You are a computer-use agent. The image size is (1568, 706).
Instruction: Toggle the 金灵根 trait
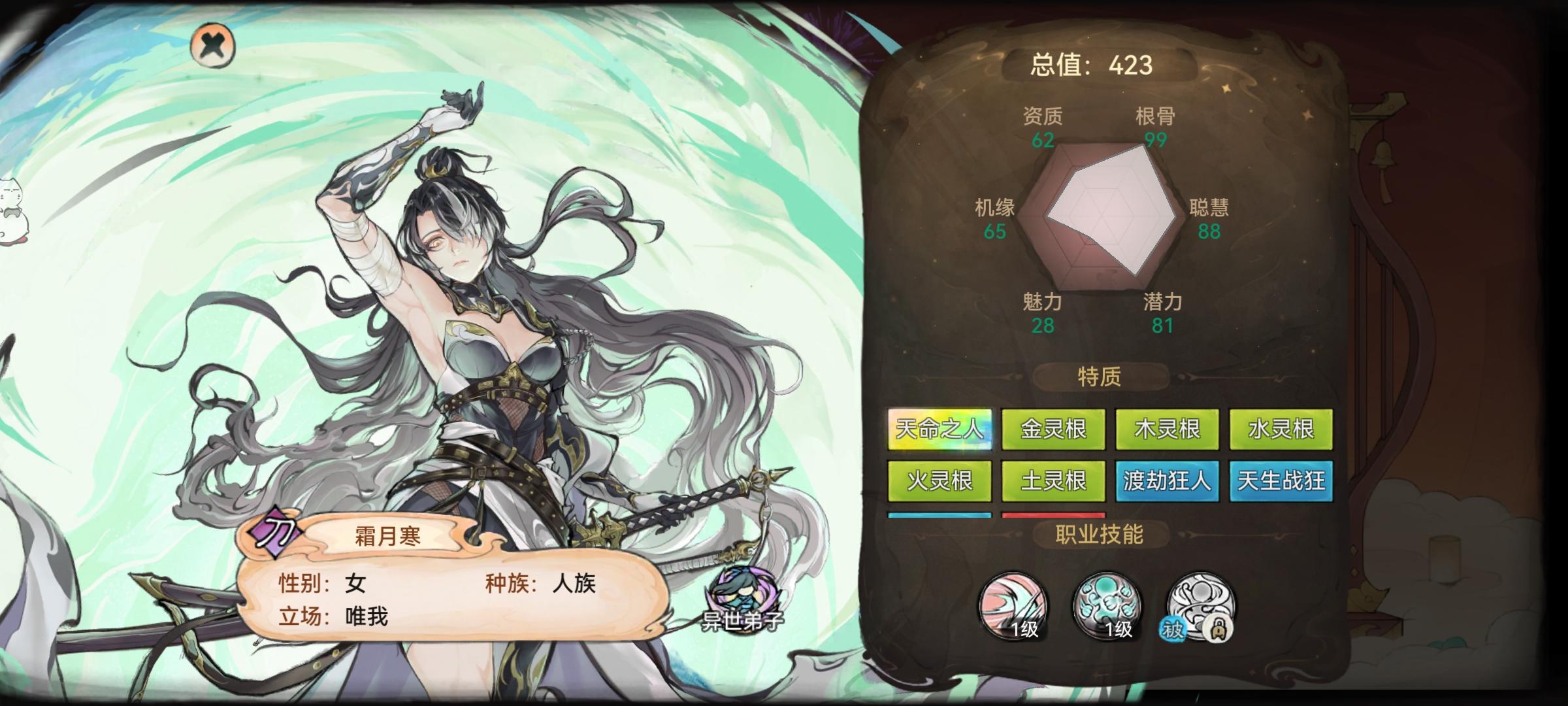(x=1054, y=430)
